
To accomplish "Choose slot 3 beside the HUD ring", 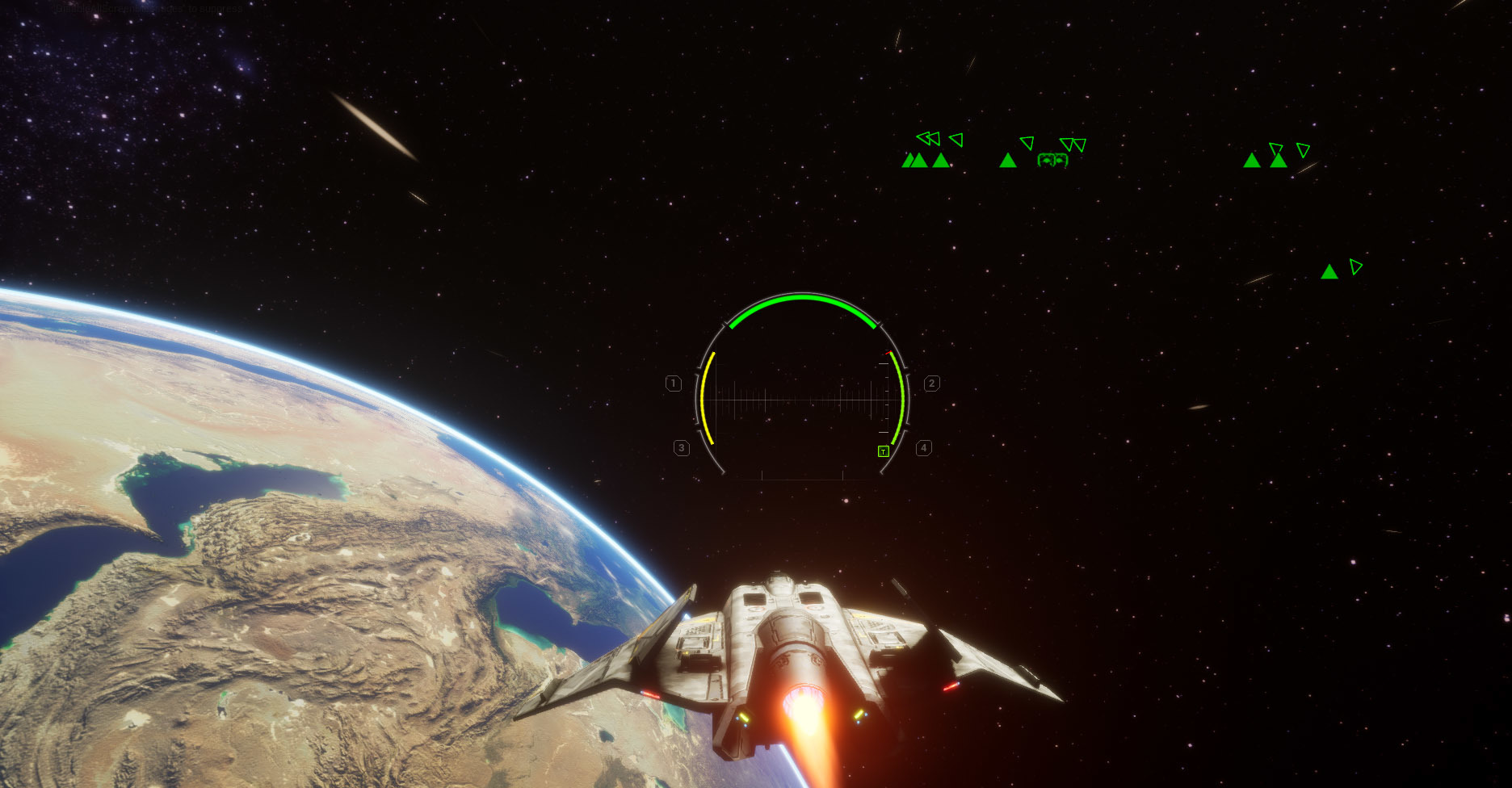I will (x=682, y=447).
